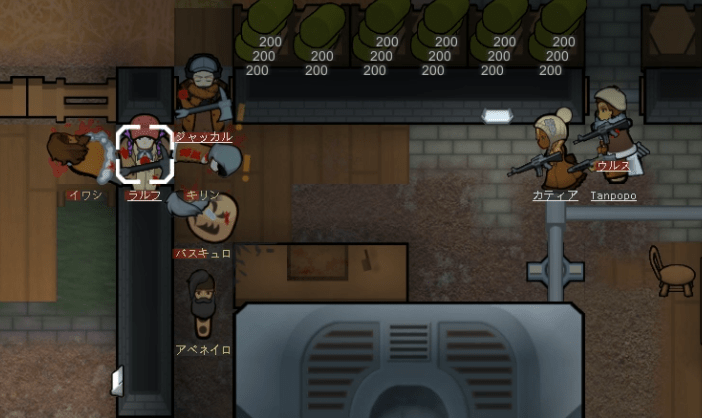Click the Tanpopo name label

[613, 196]
